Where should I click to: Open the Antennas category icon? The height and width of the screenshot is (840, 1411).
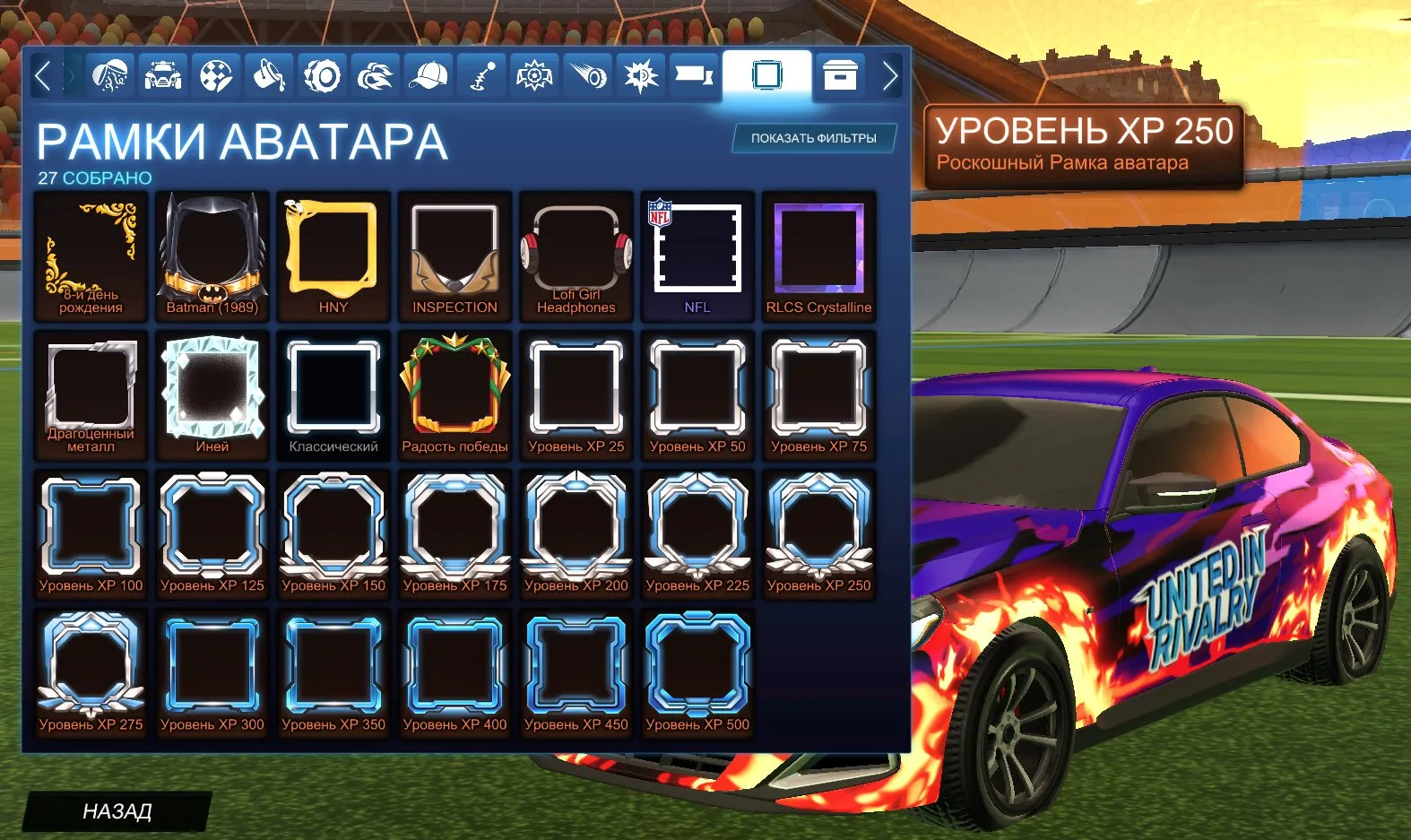[x=481, y=77]
